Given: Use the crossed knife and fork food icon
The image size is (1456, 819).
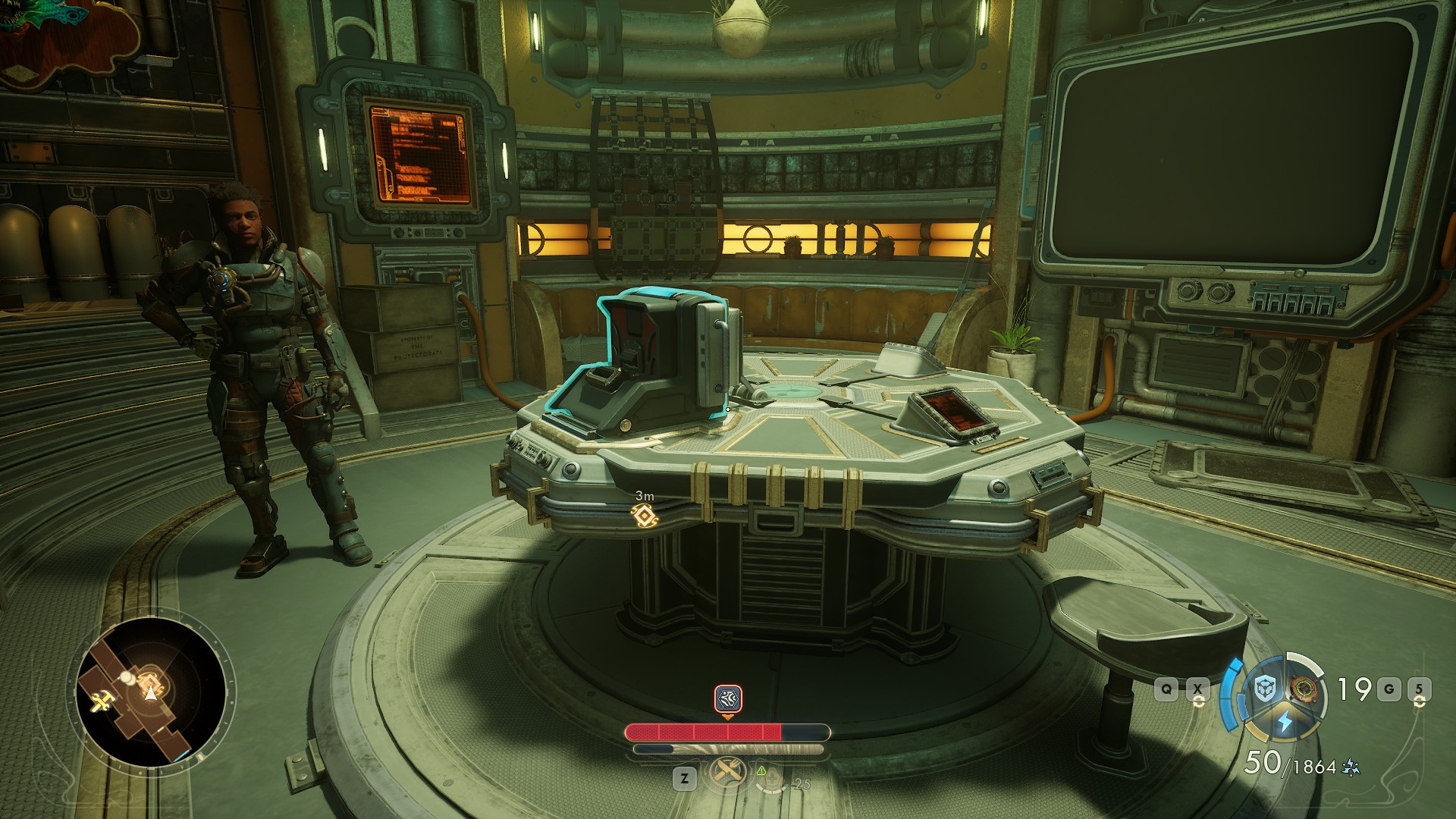Looking at the screenshot, I should point(726,774).
